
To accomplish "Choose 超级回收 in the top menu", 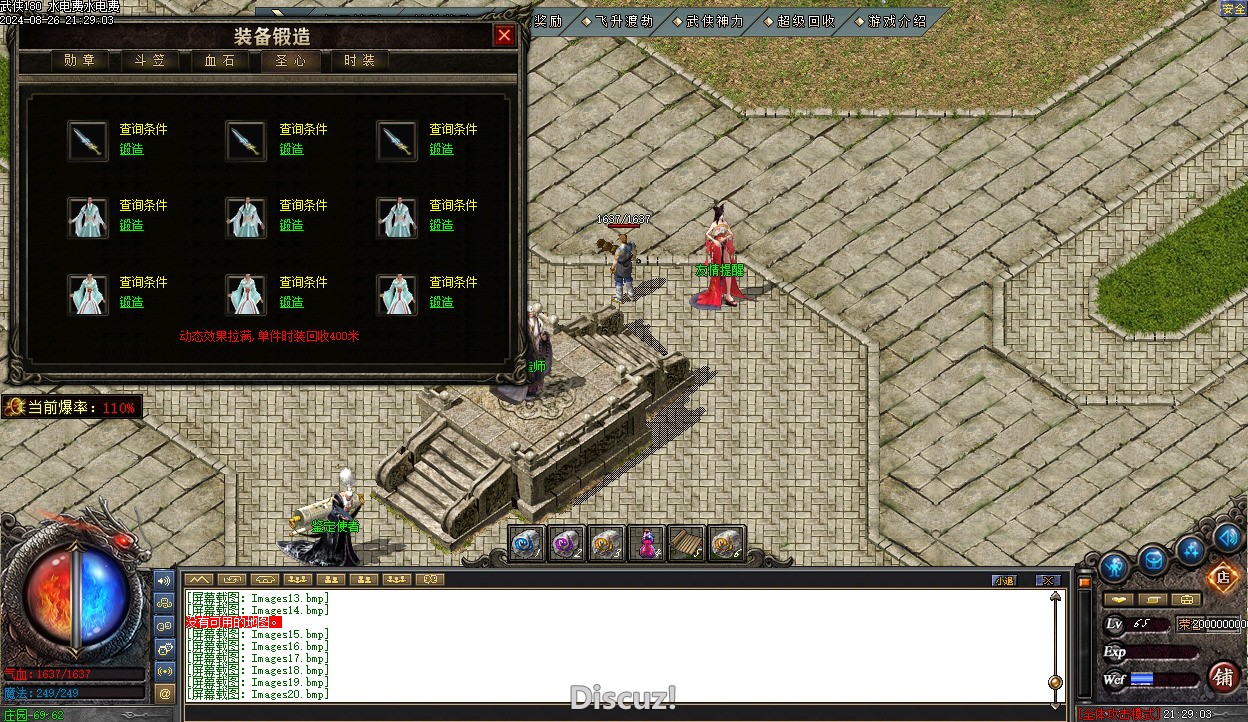I will tap(805, 21).
